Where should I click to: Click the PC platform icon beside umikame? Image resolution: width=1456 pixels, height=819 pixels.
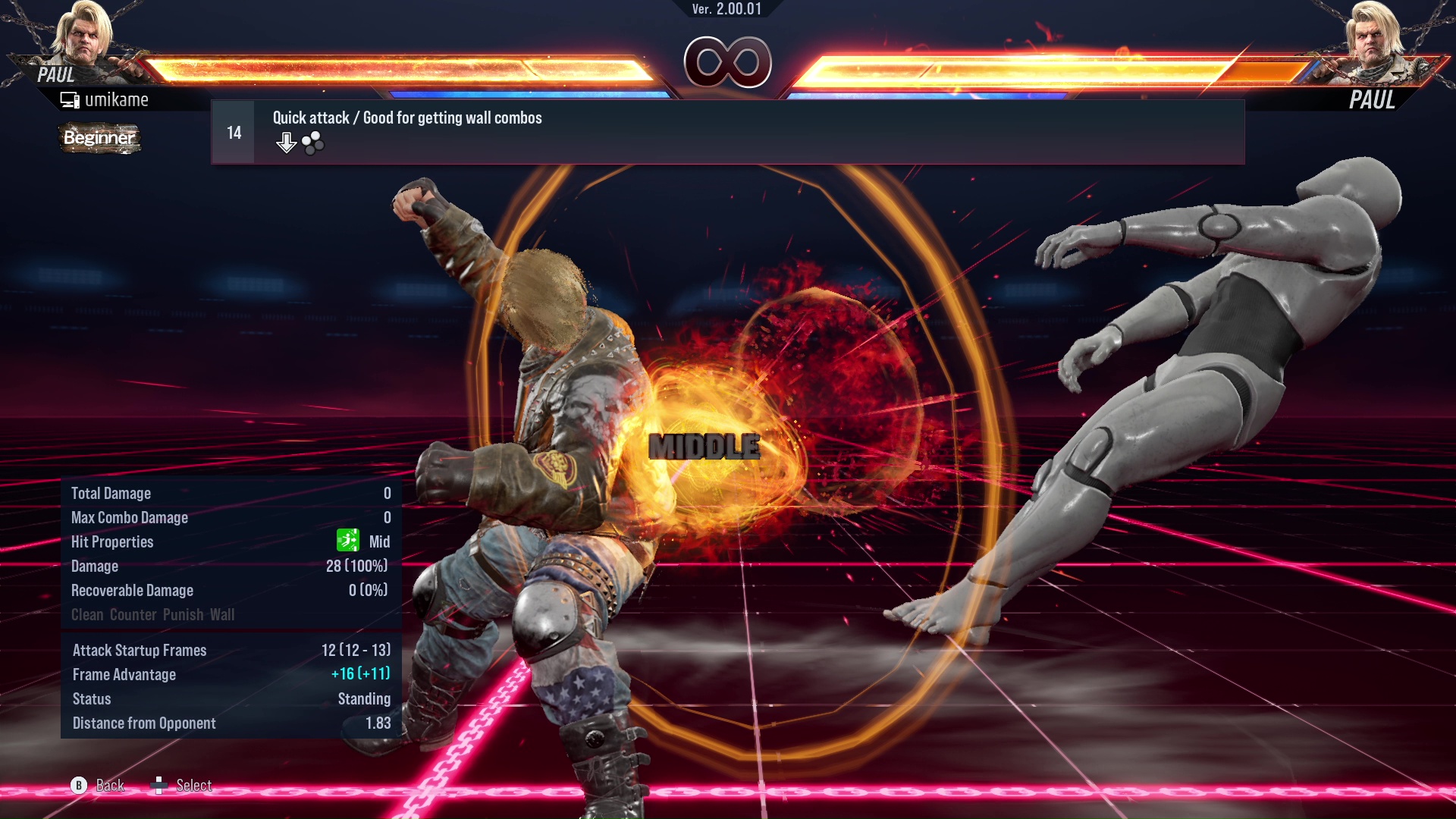click(69, 99)
